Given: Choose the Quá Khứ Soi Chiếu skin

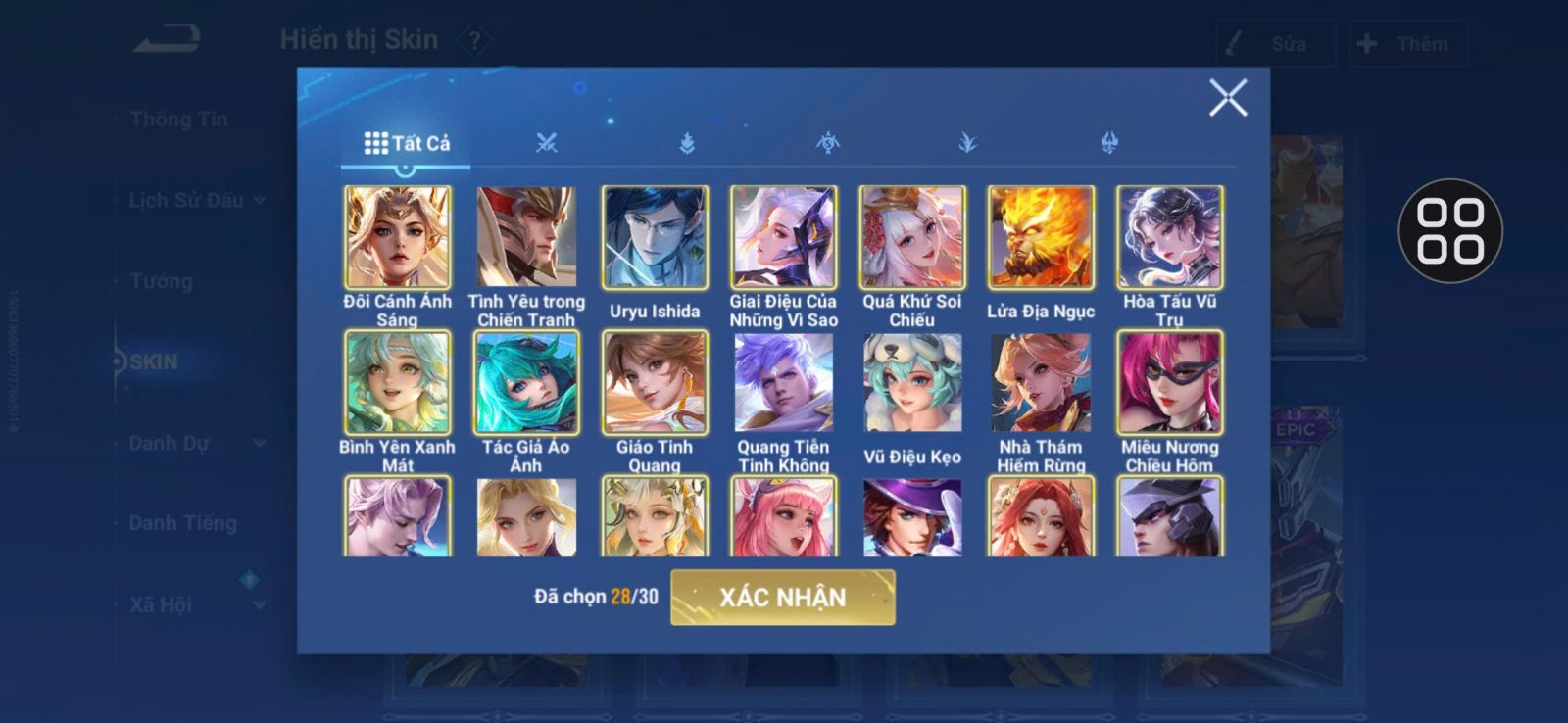Looking at the screenshot, I should pyautogui.click(x=912, y=238).
